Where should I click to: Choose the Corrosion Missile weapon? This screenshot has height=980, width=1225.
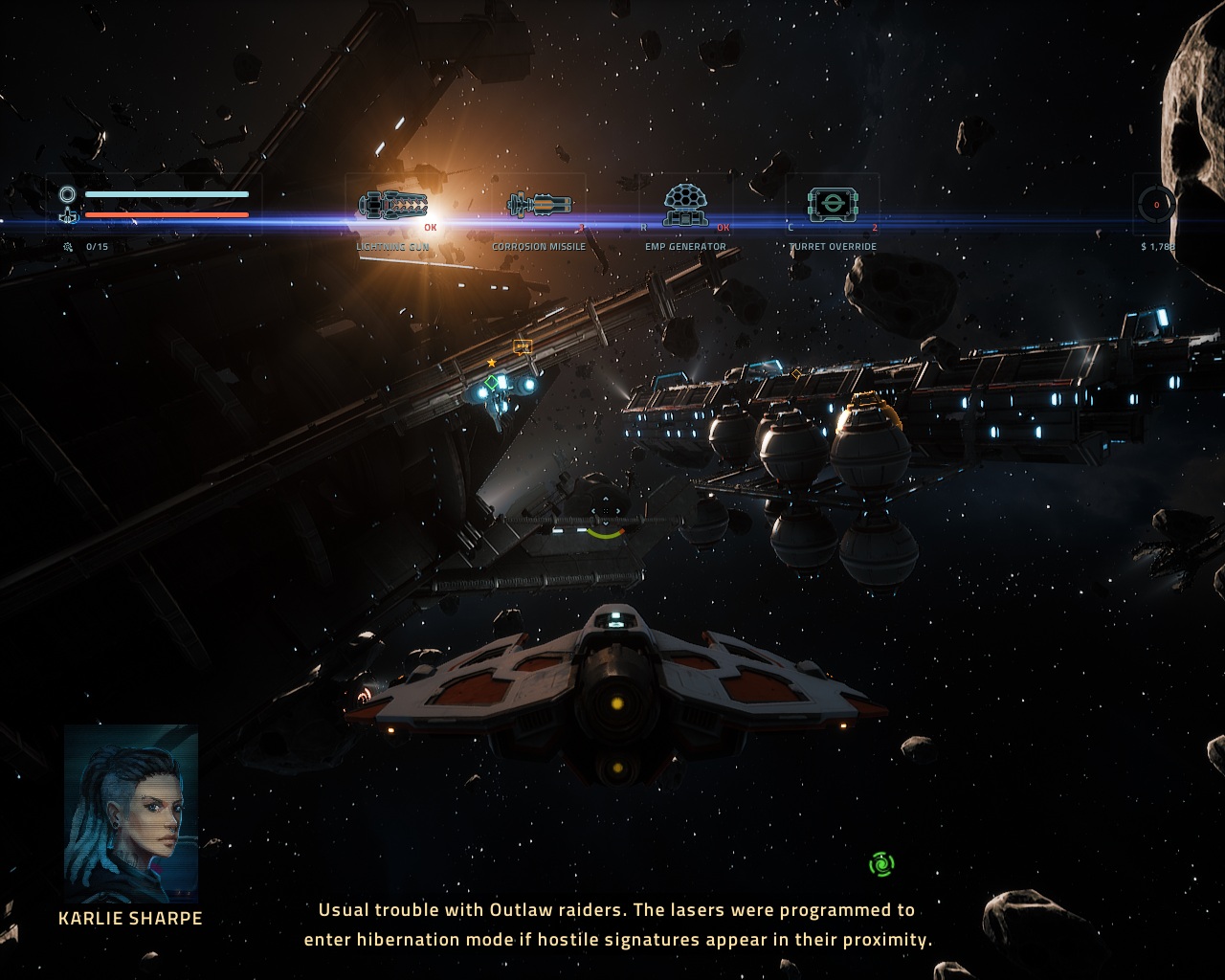tap(539, 204)
